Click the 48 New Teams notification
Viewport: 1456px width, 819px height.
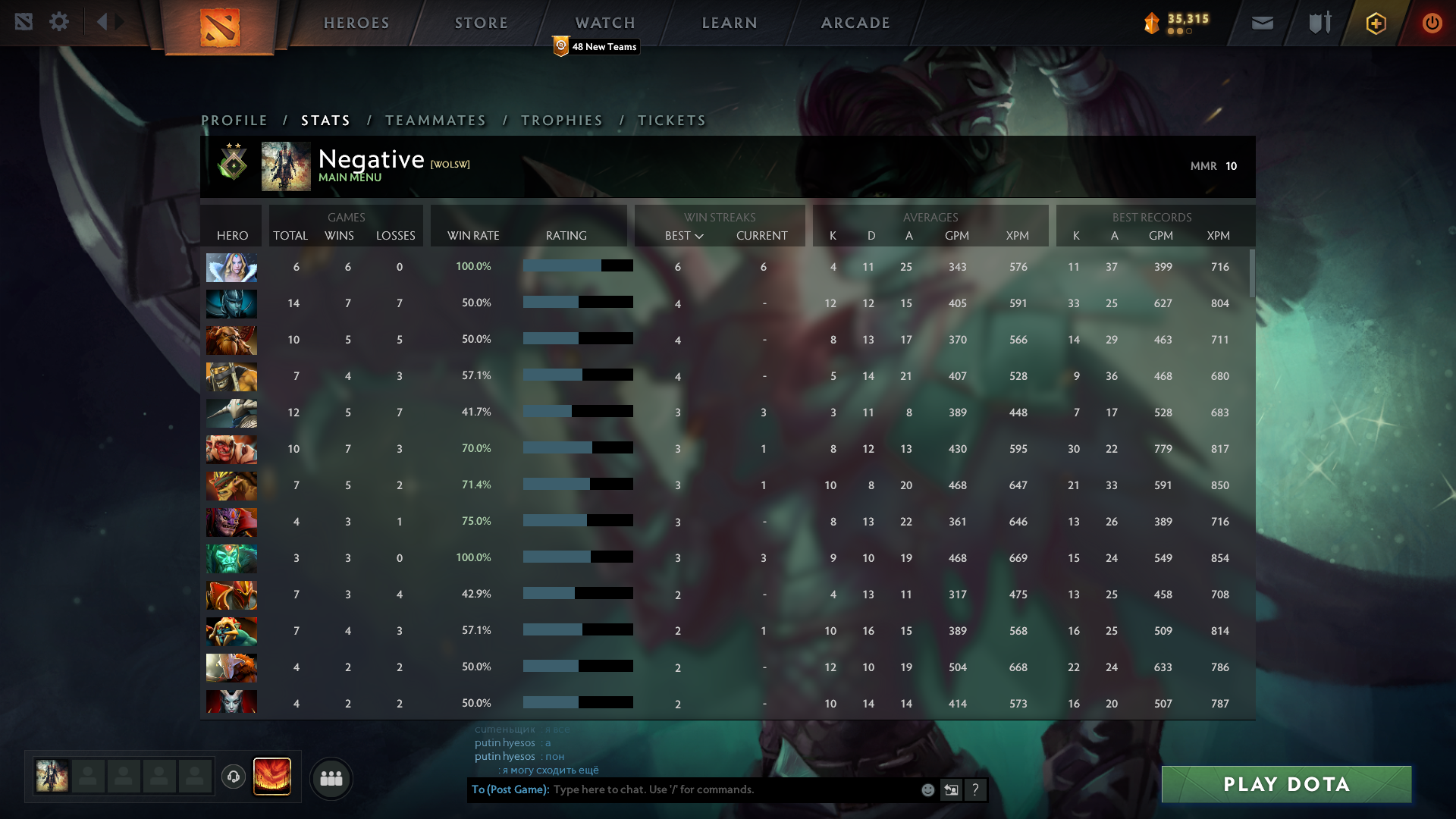pyautogui.click(x=596, y=46)
